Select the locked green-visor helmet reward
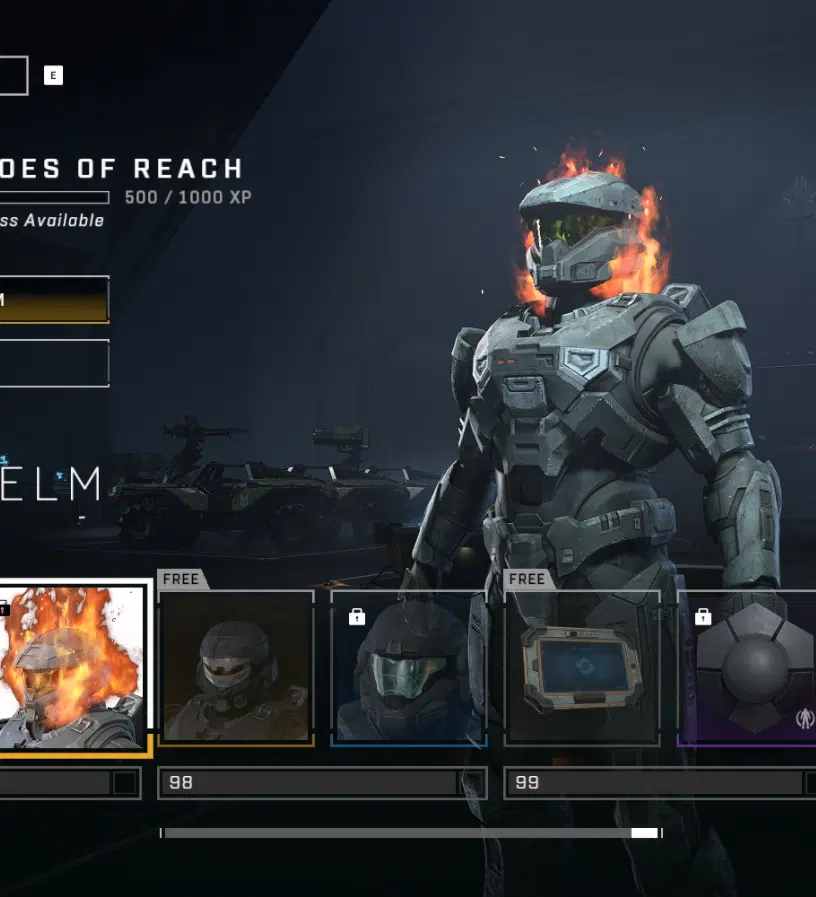816x897 pixels. [409, 668]
